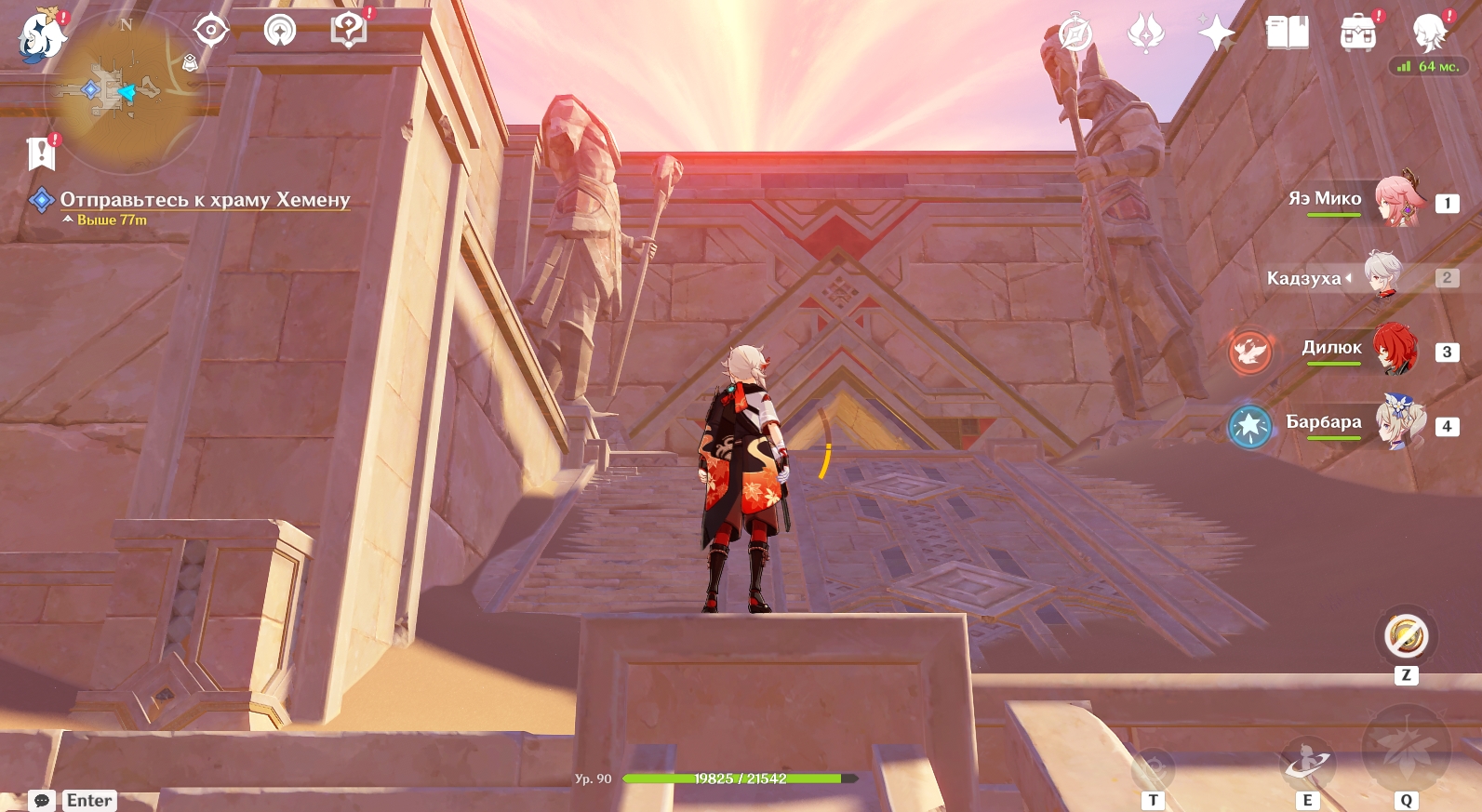Click the small domain marker beside minimap

coord(190,62)
